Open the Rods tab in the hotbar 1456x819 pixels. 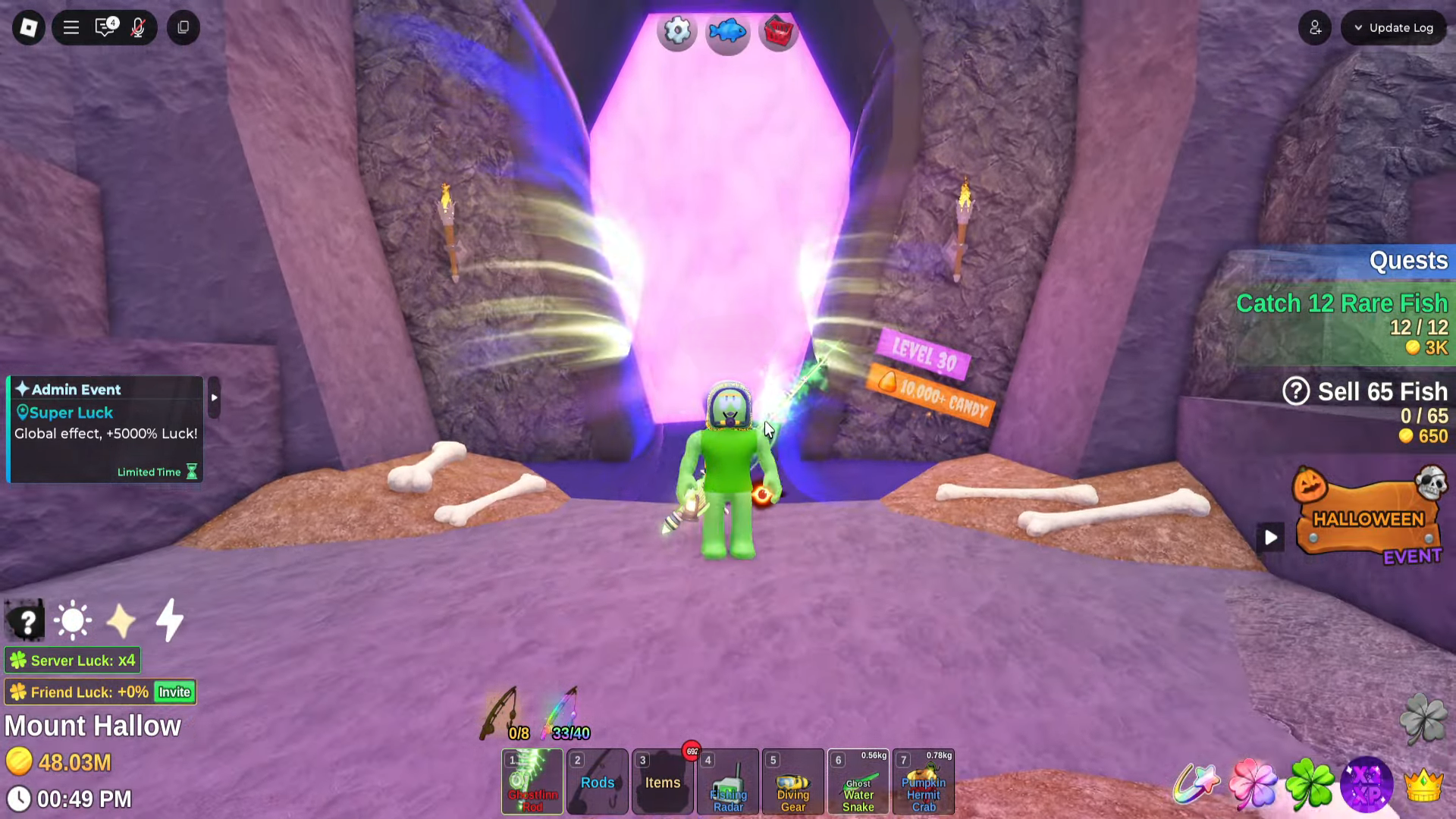pos(597,782)
